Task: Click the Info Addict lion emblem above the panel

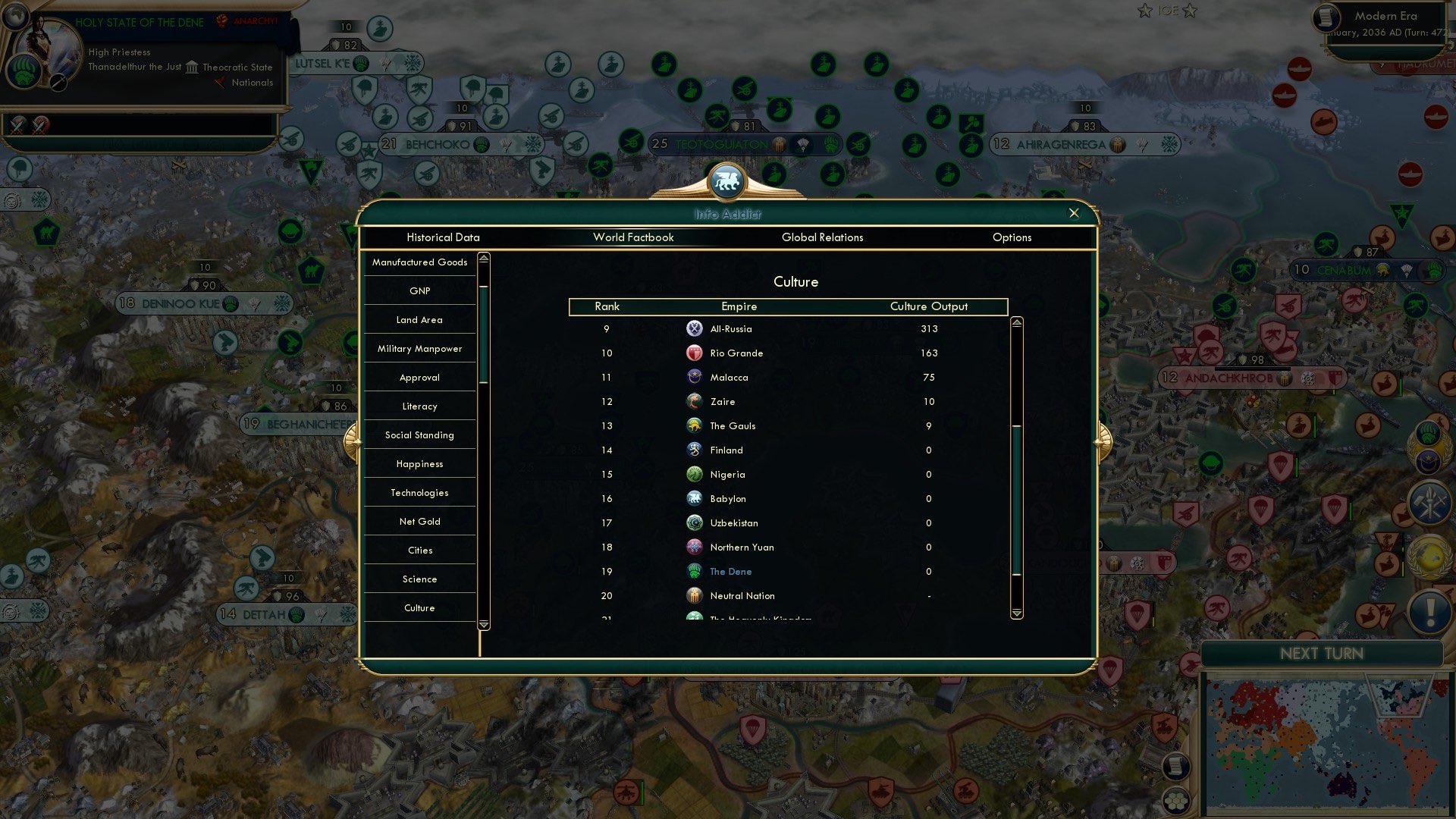Action: click(727, 180)
